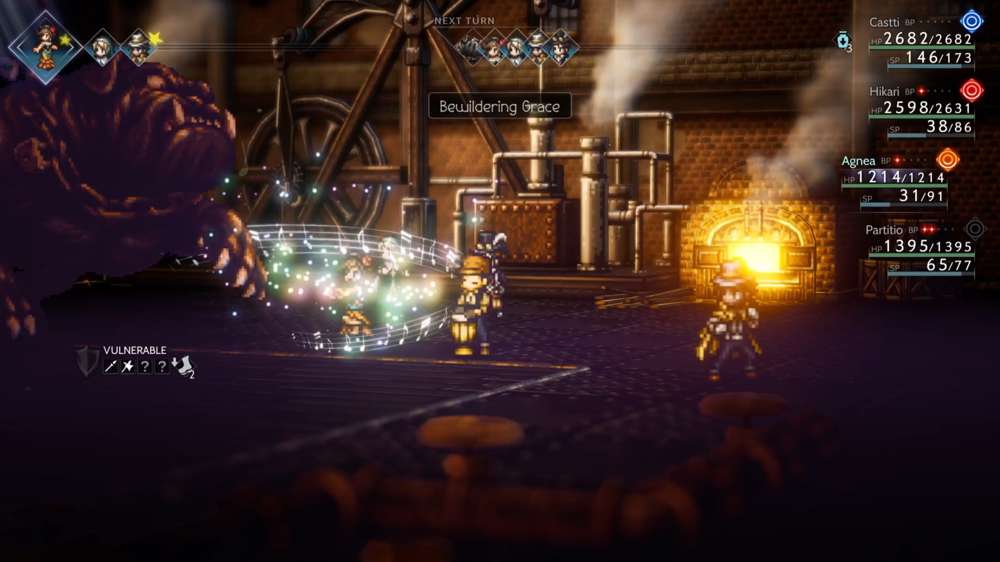
Task: Click the monster portrait in next turn order
Action: 470,47
